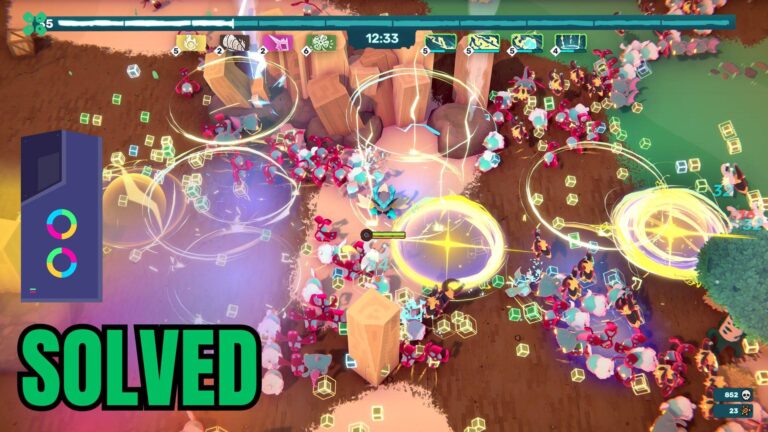Select the yellow ring passive upgrade icon
The height and width of the screenshot is (432, 768).
(191, 42)
